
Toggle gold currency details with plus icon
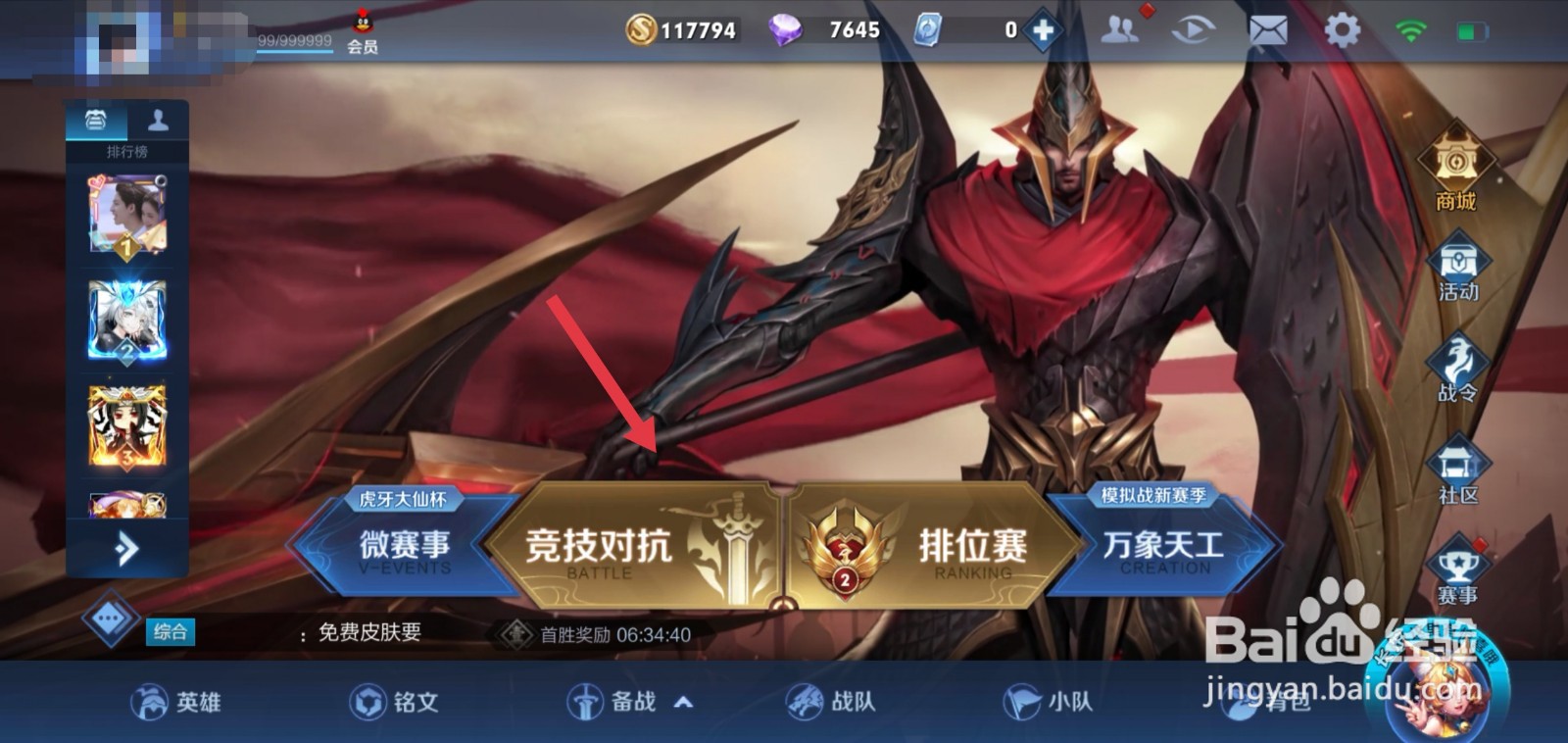1042,27
